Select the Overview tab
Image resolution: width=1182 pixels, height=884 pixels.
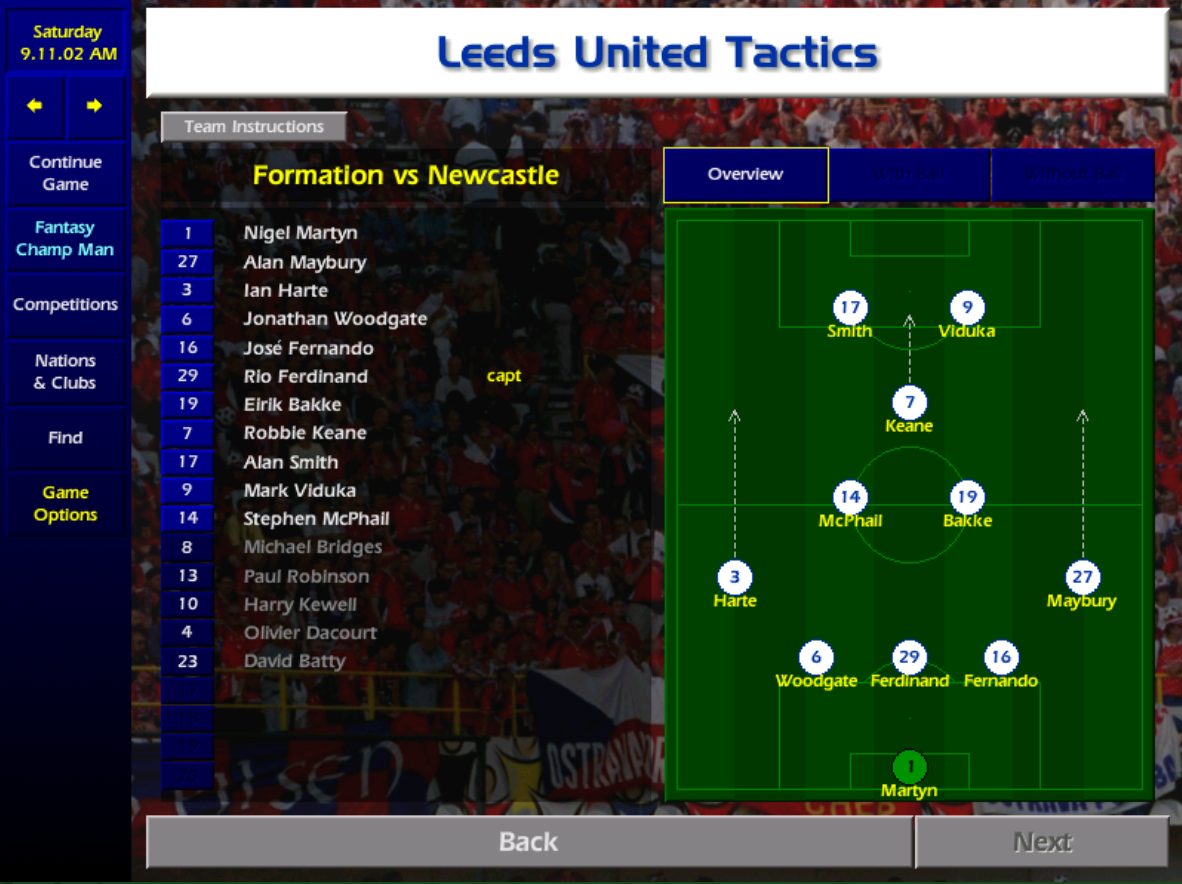[x=745, y=174]
